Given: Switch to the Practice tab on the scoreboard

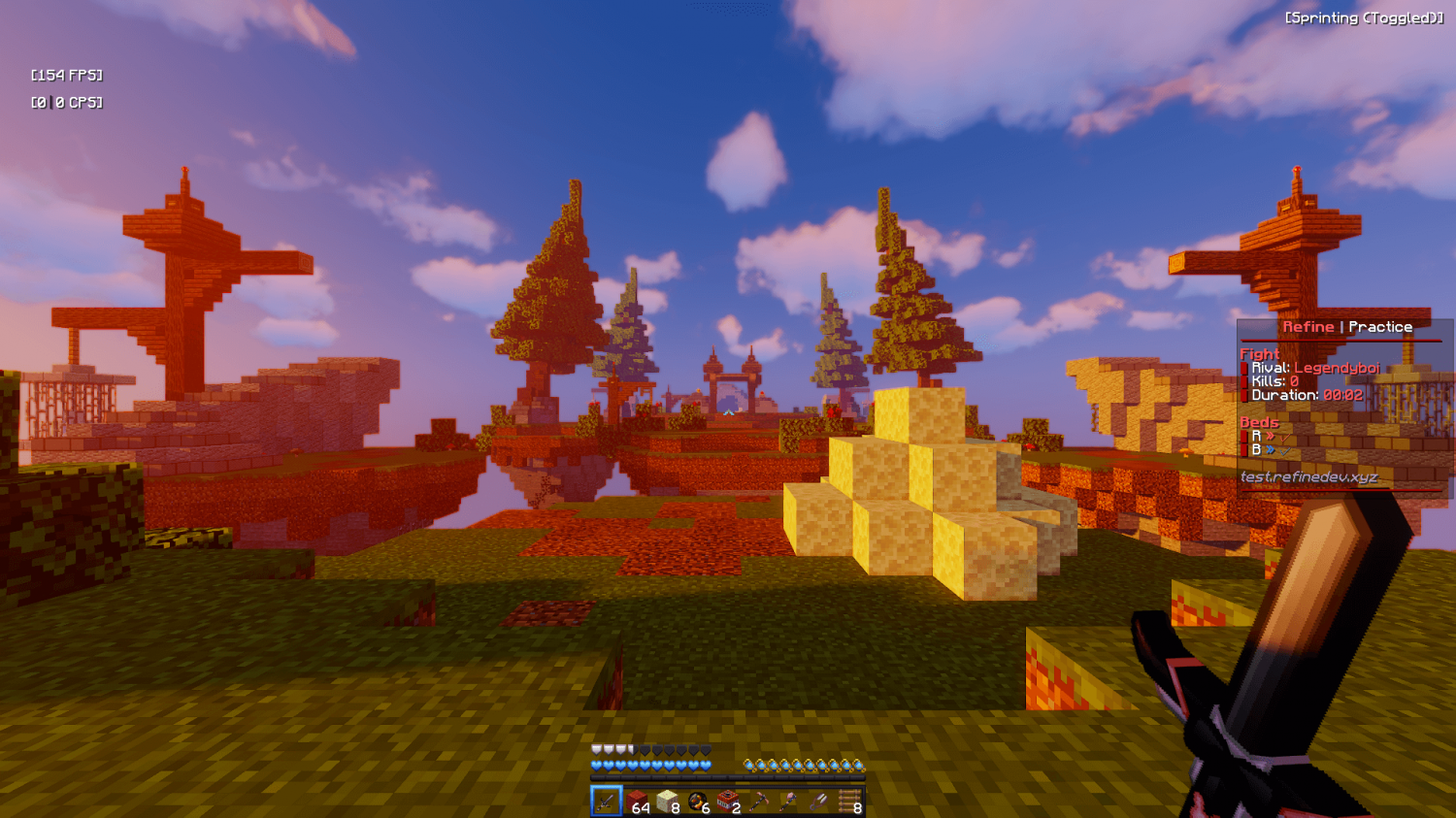Looking at the screenshot, I should click(1382, 327).
